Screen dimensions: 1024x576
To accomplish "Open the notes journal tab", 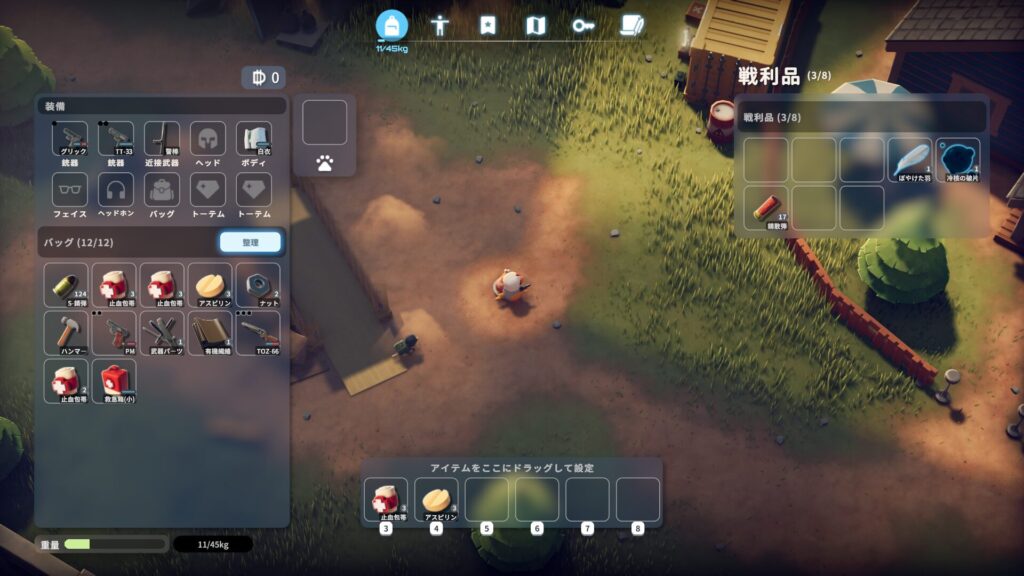I will (x=631, y=26).
